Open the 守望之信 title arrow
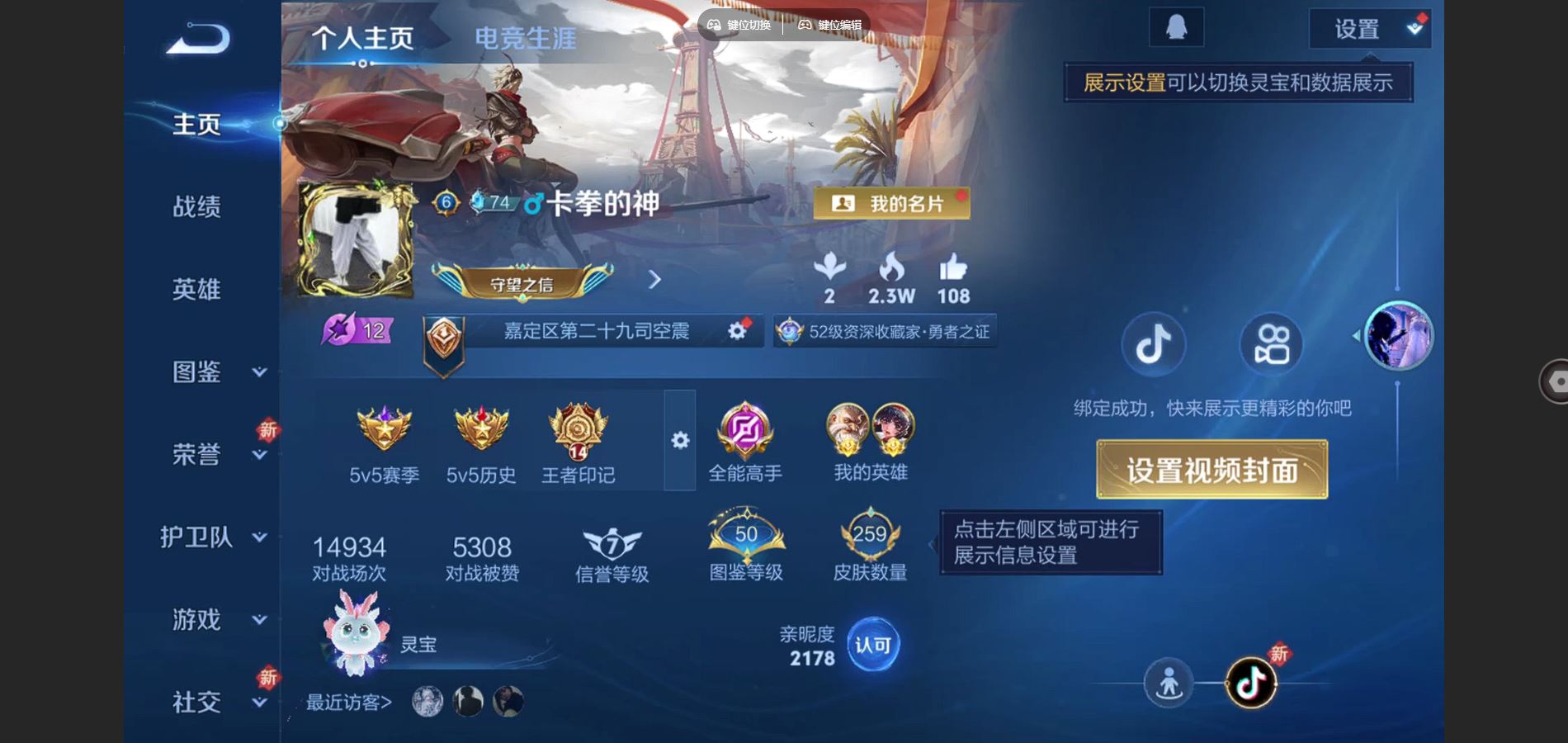Screen dimensions: 1568x743 pos(654,281)
